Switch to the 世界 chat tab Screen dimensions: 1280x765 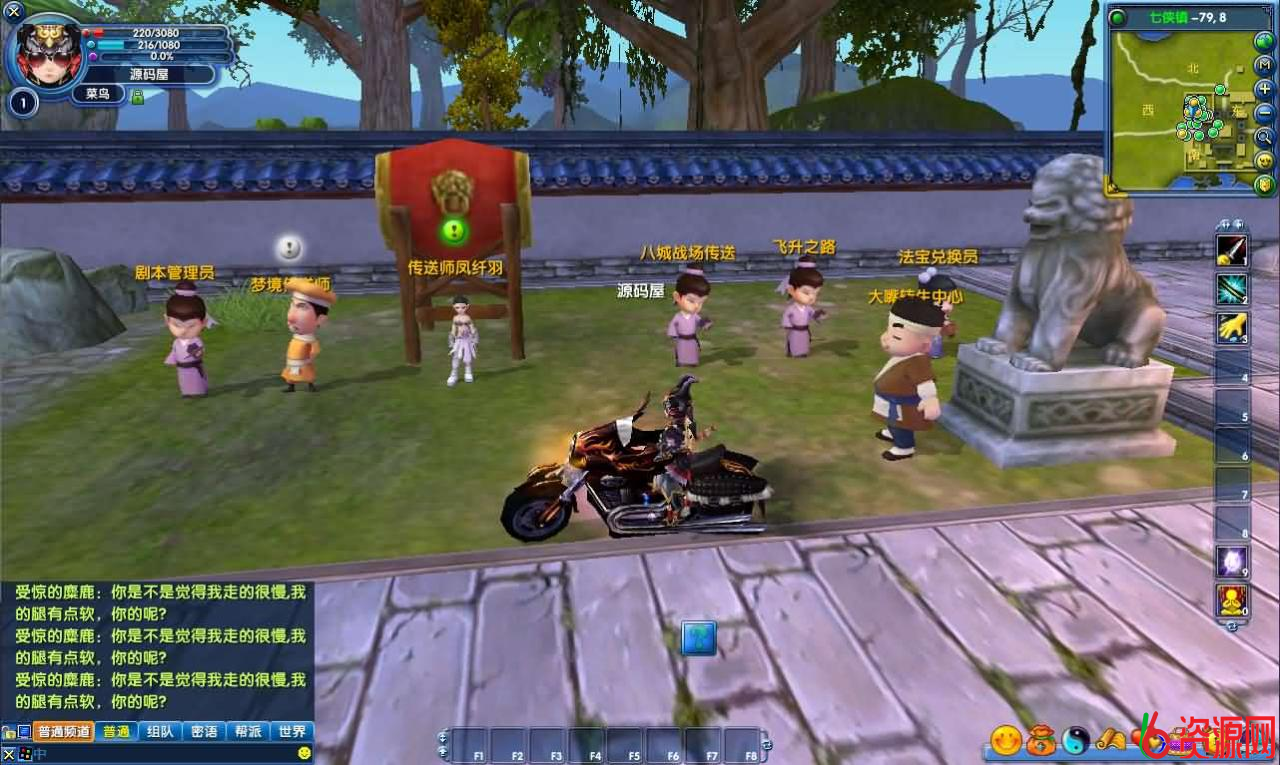point(292,731)
